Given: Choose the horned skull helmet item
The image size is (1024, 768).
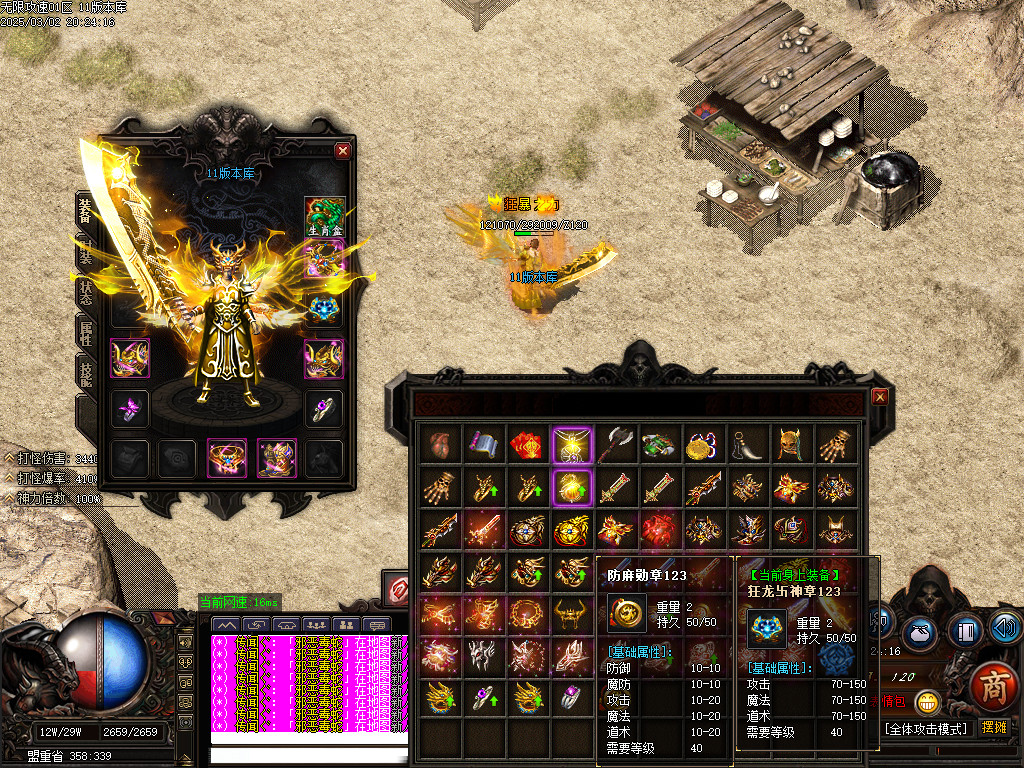Looking at the screenshot, I should click(791, 443).
